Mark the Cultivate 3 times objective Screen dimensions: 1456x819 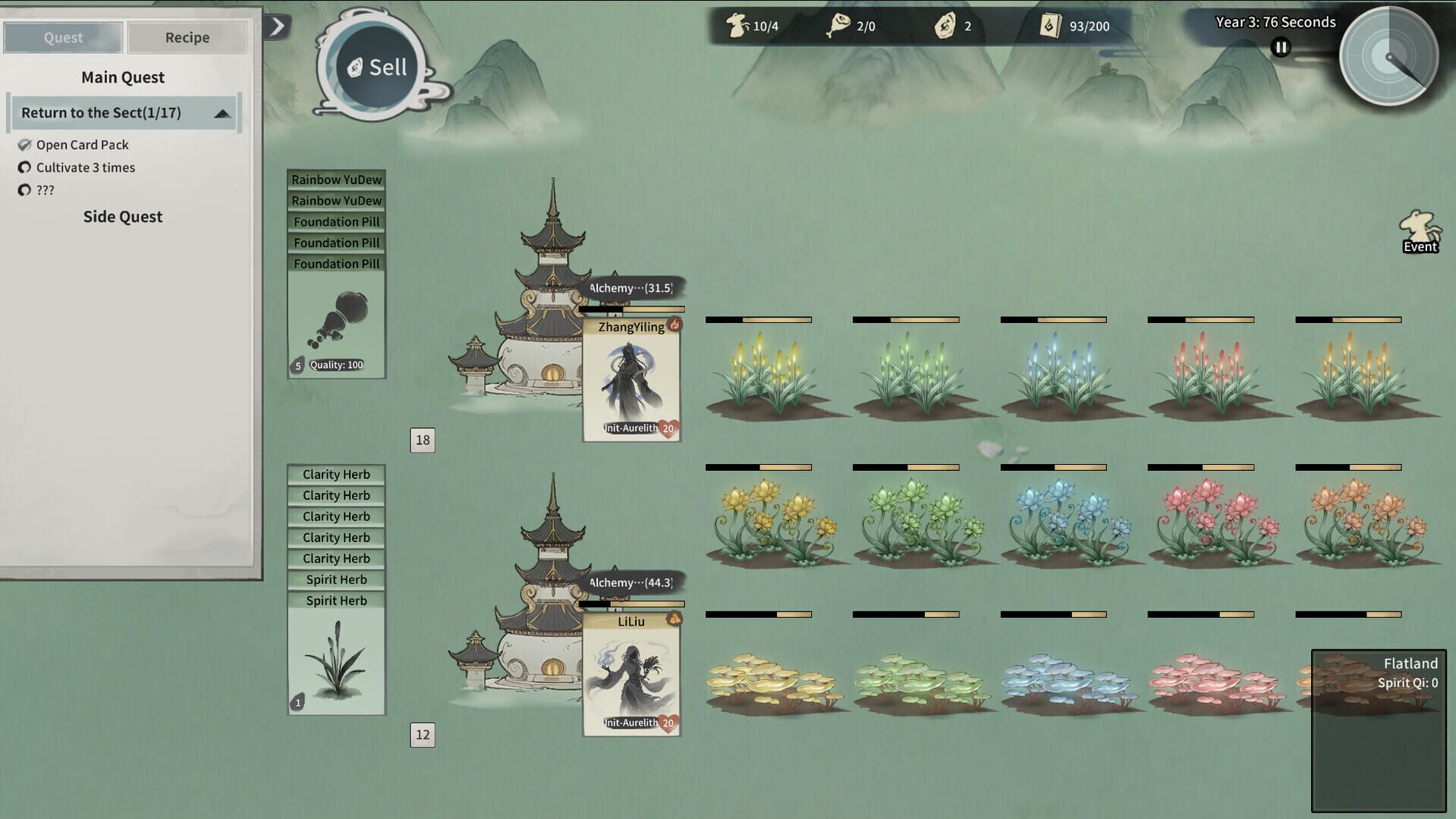point(25,168)
